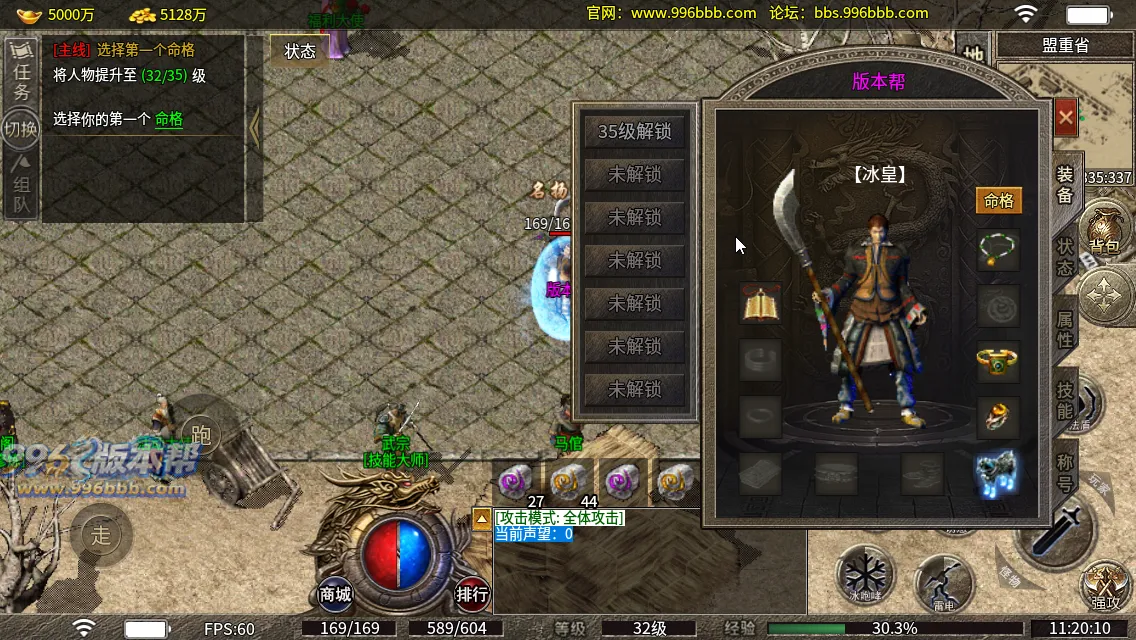Activate the 冰咆哮 snowflake skill

[x=865, y=575]
